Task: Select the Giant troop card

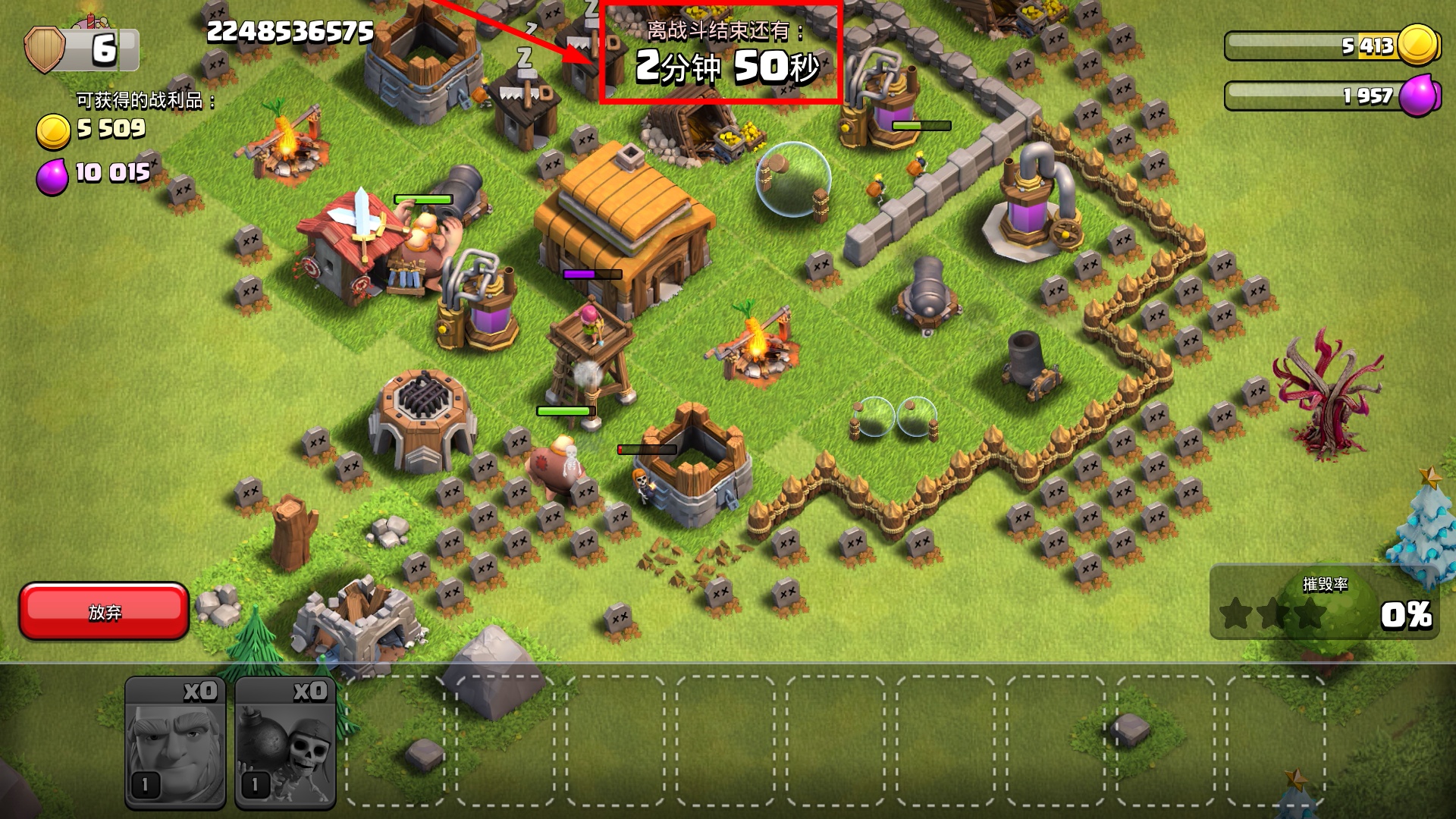Action: 175,743
